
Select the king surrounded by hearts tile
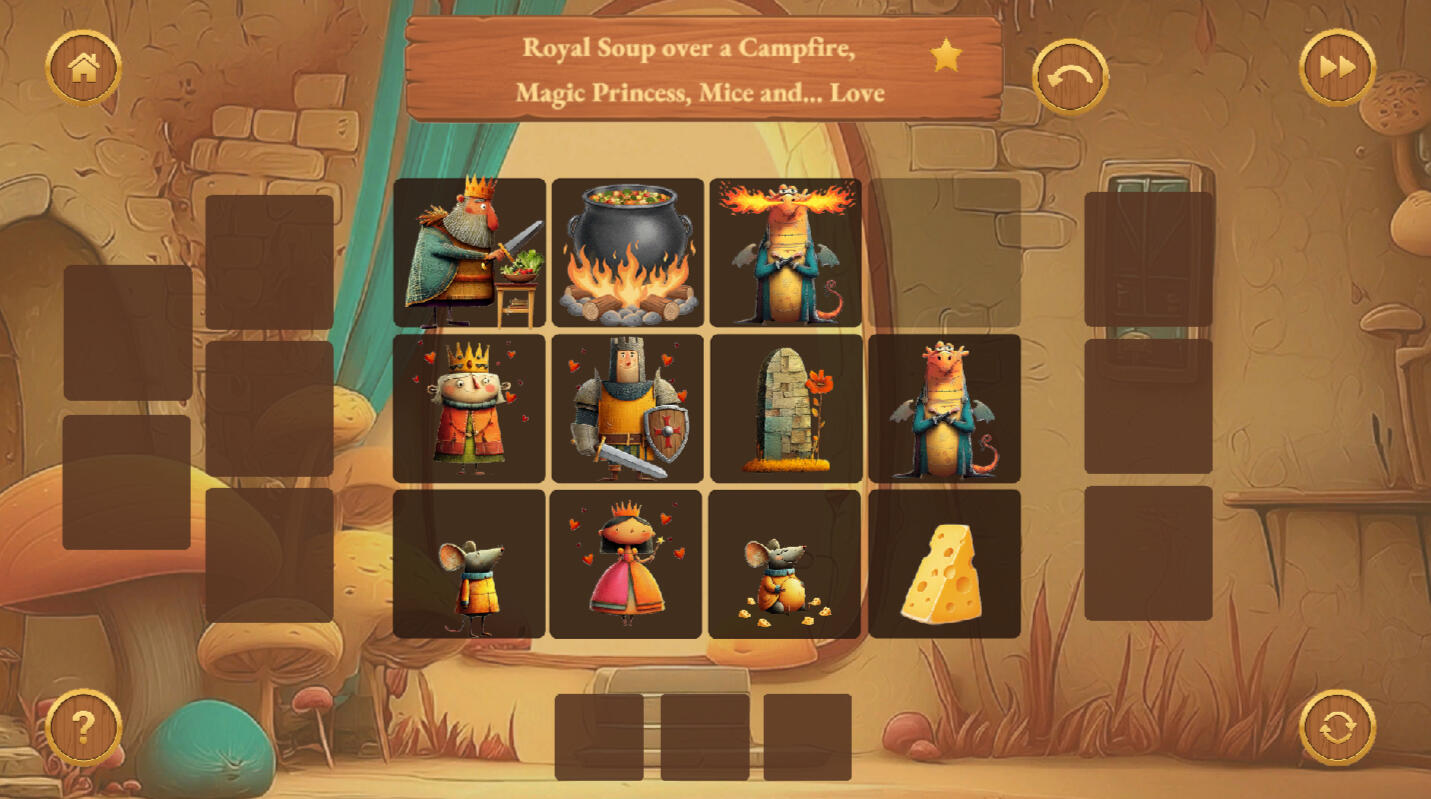point(470,408)
